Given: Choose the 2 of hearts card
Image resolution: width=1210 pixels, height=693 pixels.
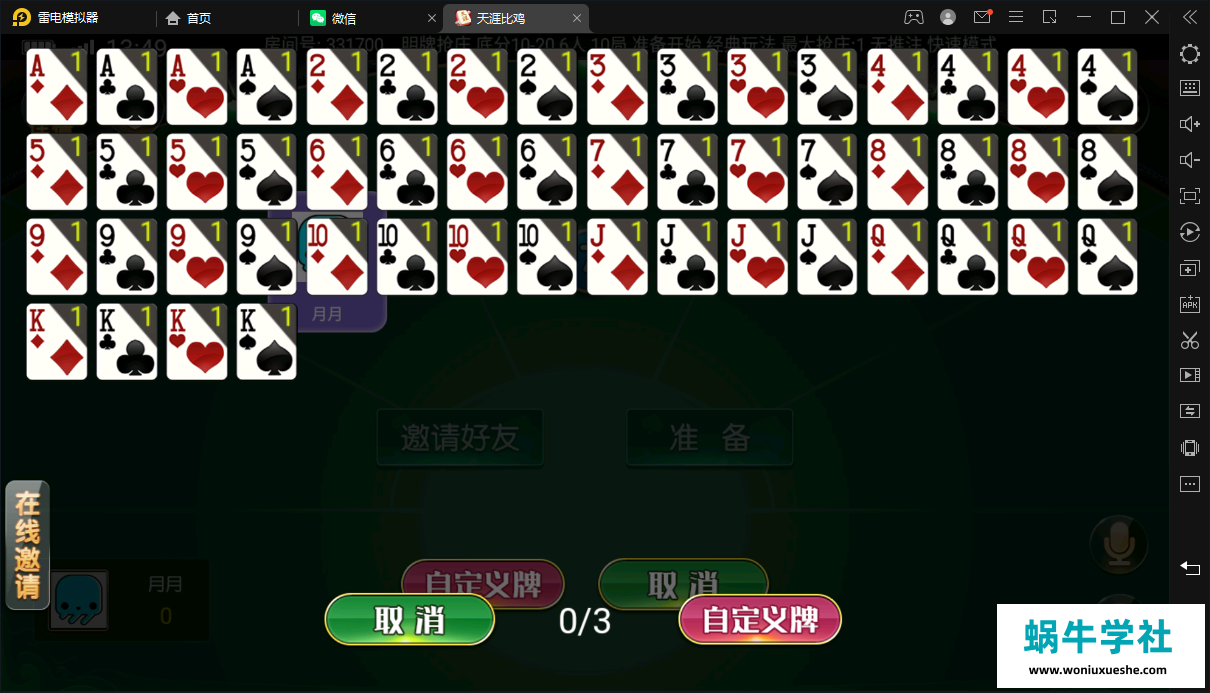Looking at the screenshot, I should coord(477,87).
